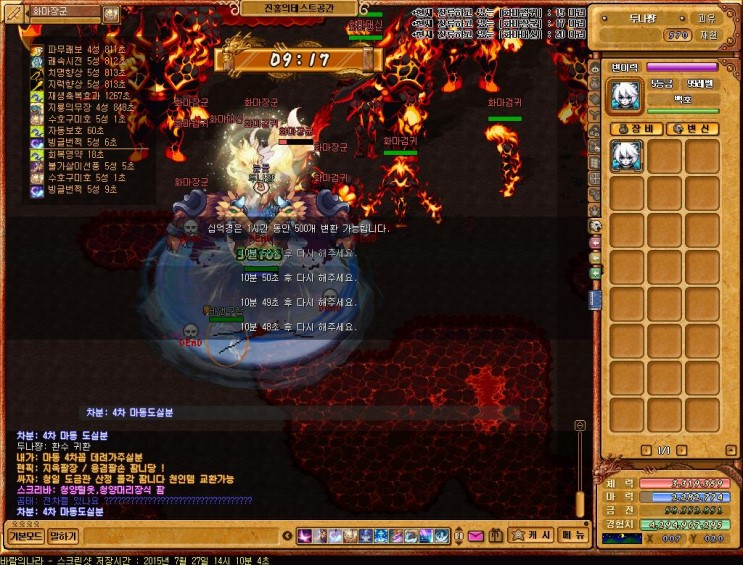Click the 파무쾌보 buff icon in status list

37,49
